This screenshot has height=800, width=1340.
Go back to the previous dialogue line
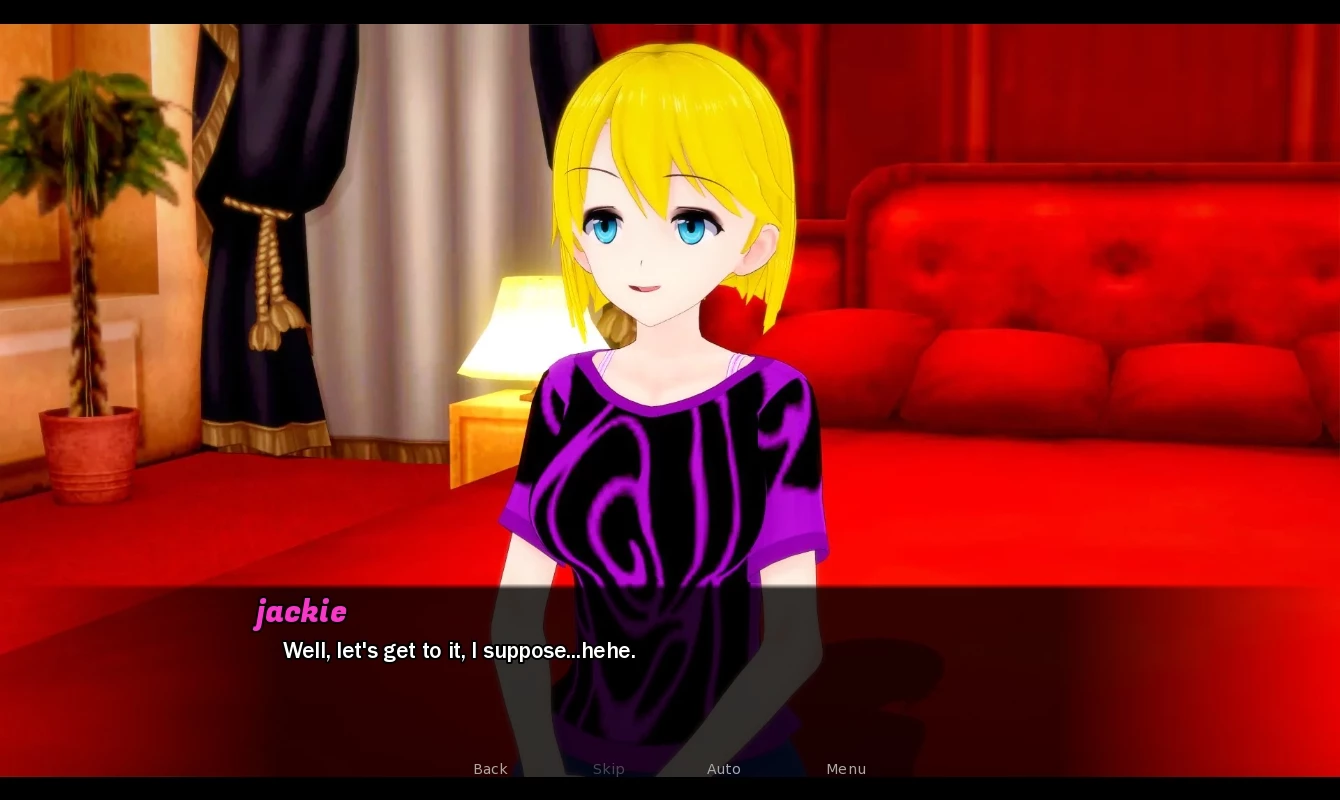490,769
